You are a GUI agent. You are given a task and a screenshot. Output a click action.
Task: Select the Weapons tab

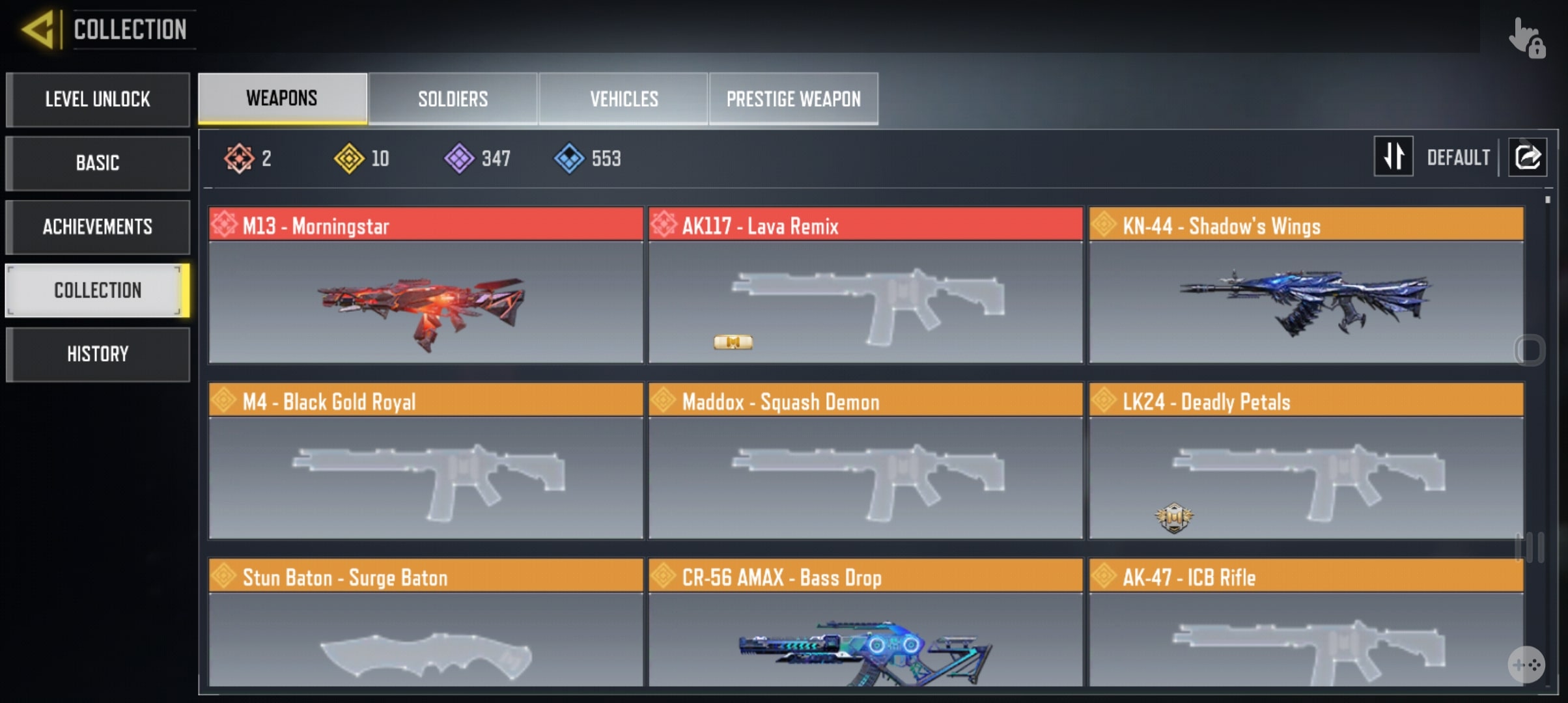click(282, 98)
